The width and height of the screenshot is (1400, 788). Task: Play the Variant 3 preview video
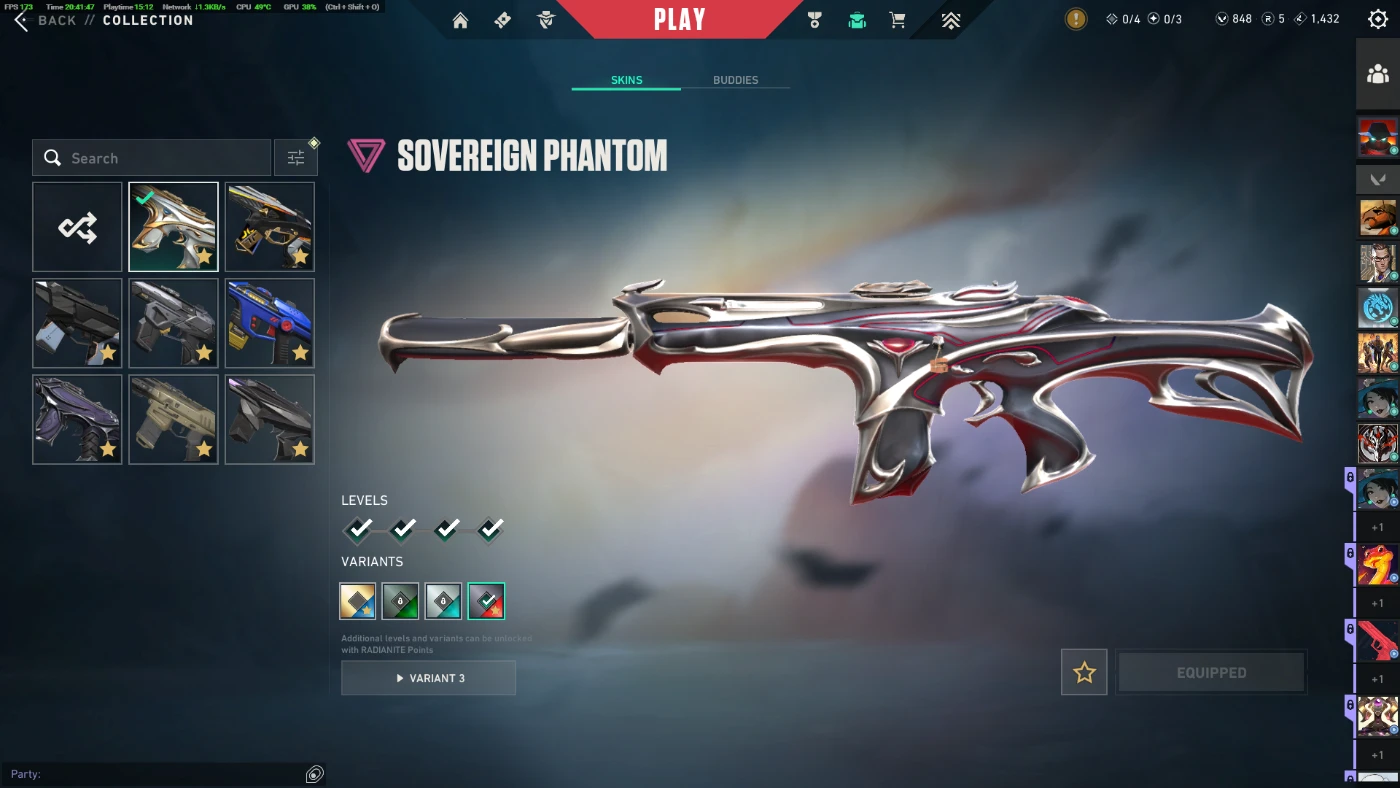point(428,678)
